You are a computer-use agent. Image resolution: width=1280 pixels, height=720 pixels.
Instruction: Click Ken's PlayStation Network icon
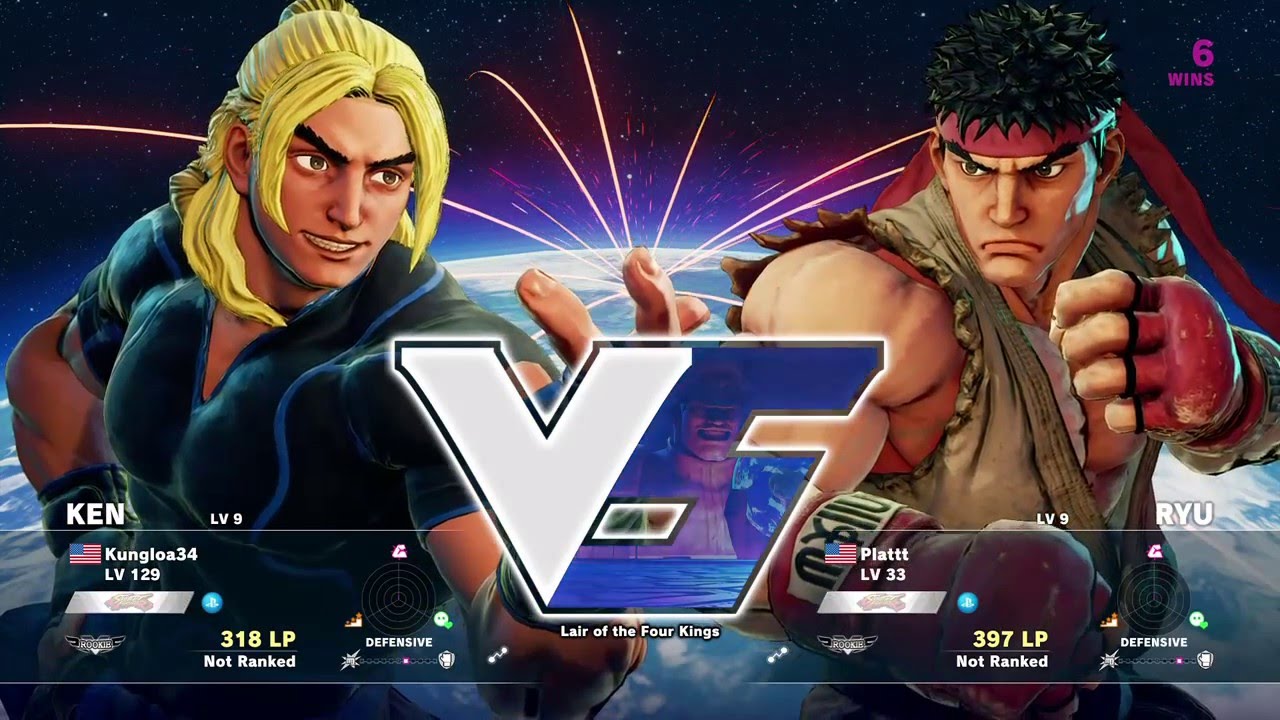point(213,602)
